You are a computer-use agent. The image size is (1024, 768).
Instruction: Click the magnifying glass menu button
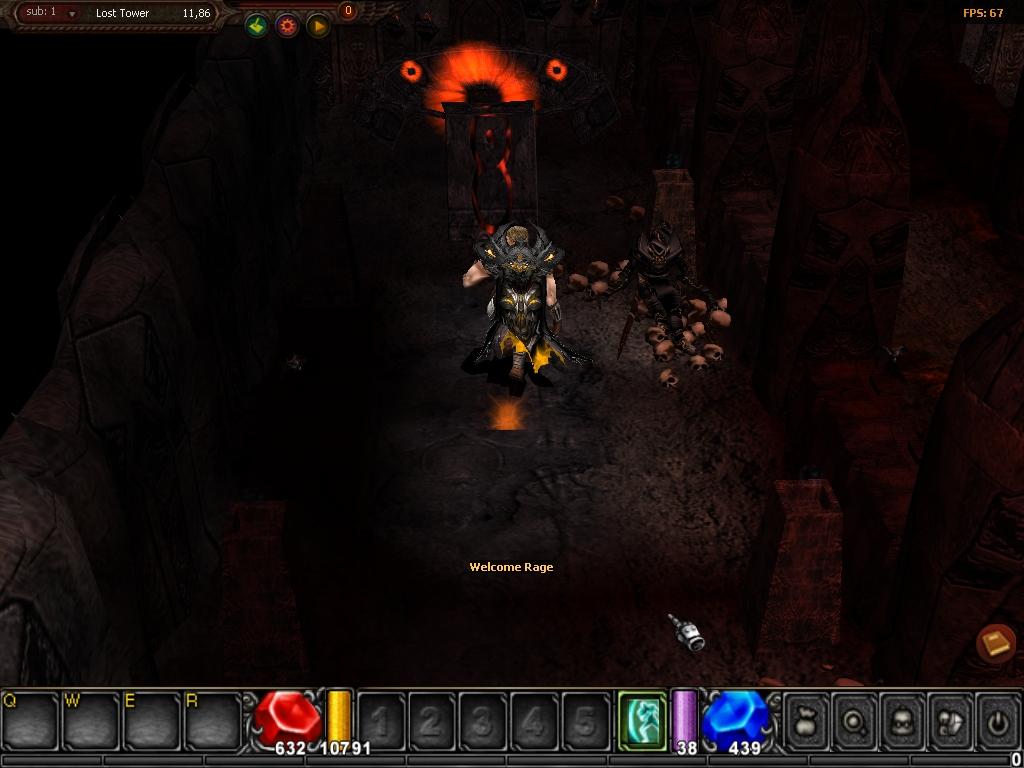click(855, 720)
